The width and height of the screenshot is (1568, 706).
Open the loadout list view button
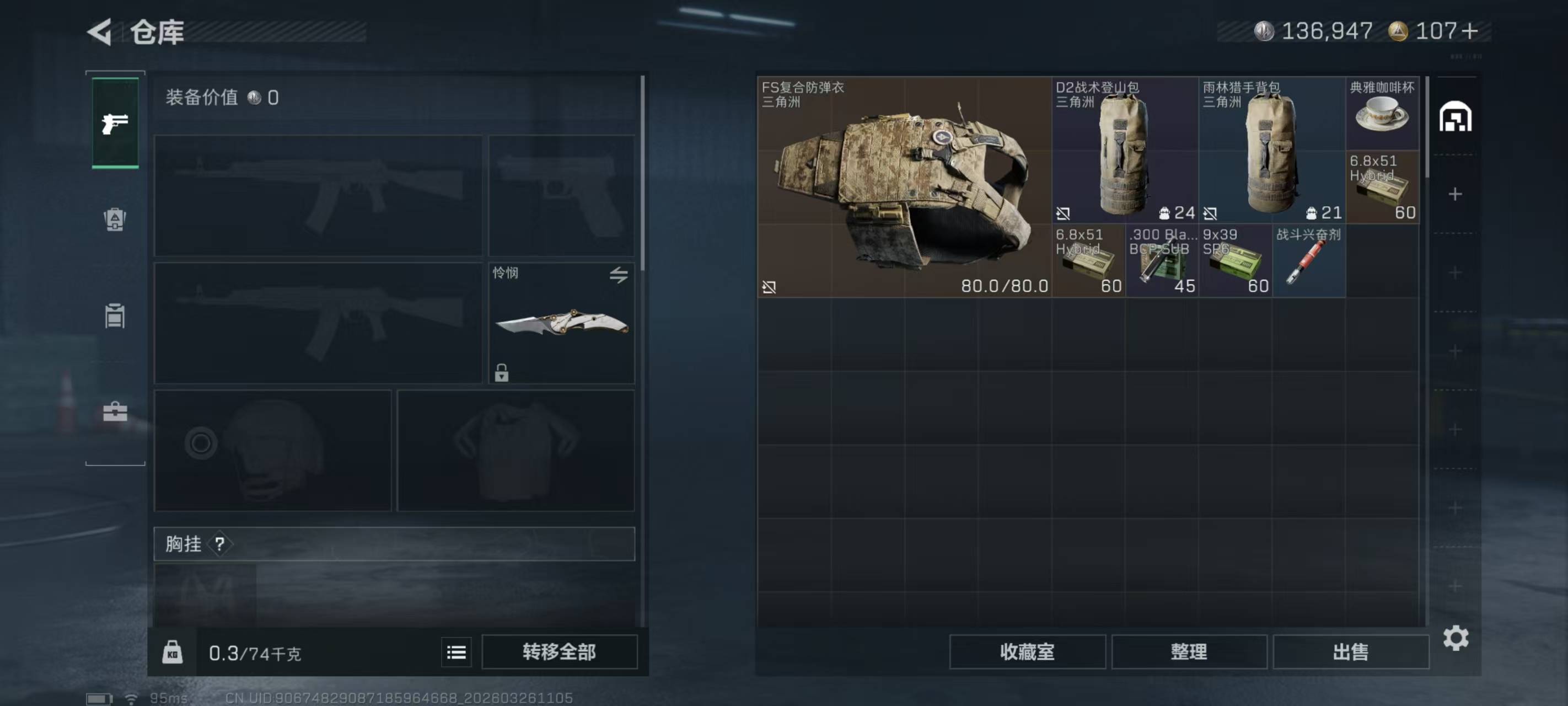point(457,652)
